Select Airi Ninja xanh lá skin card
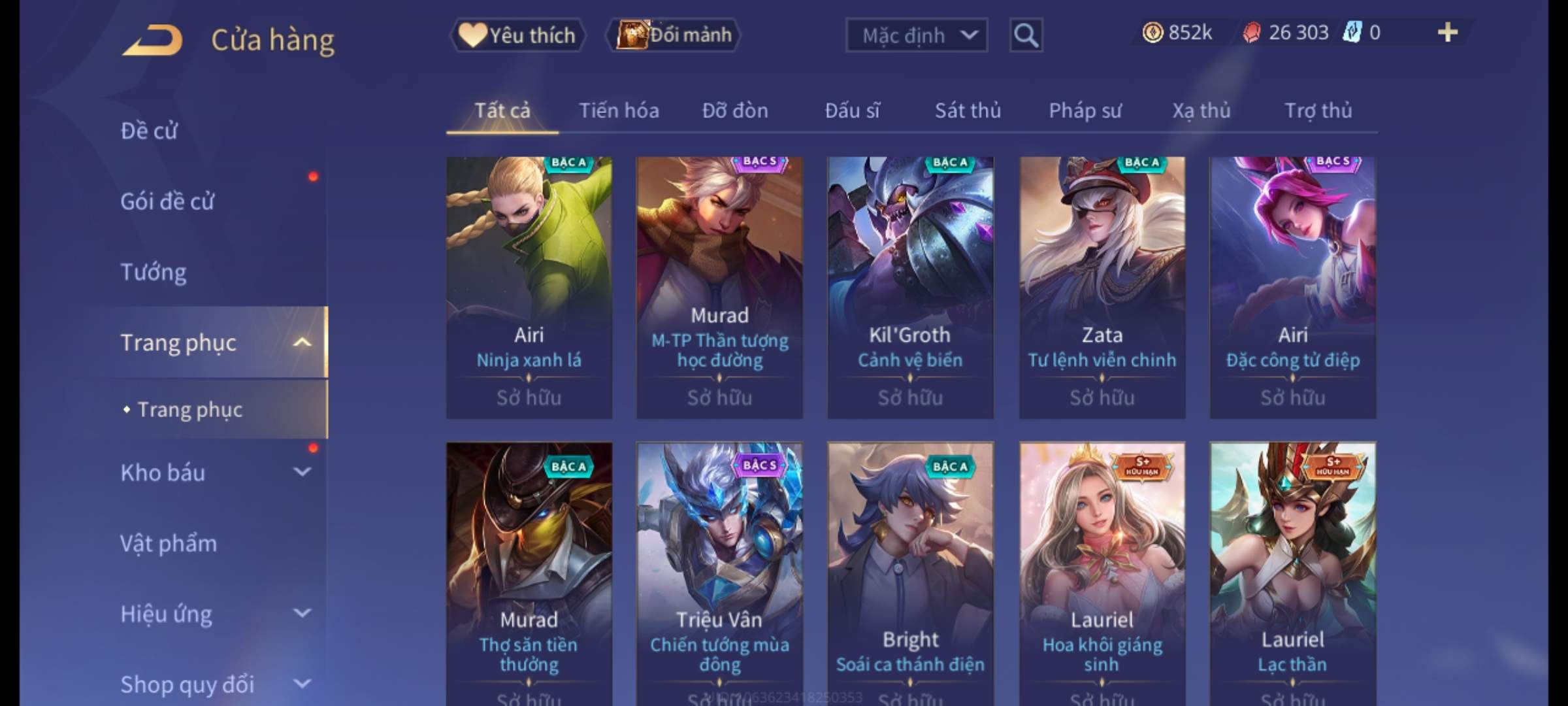 coord(529,288)
